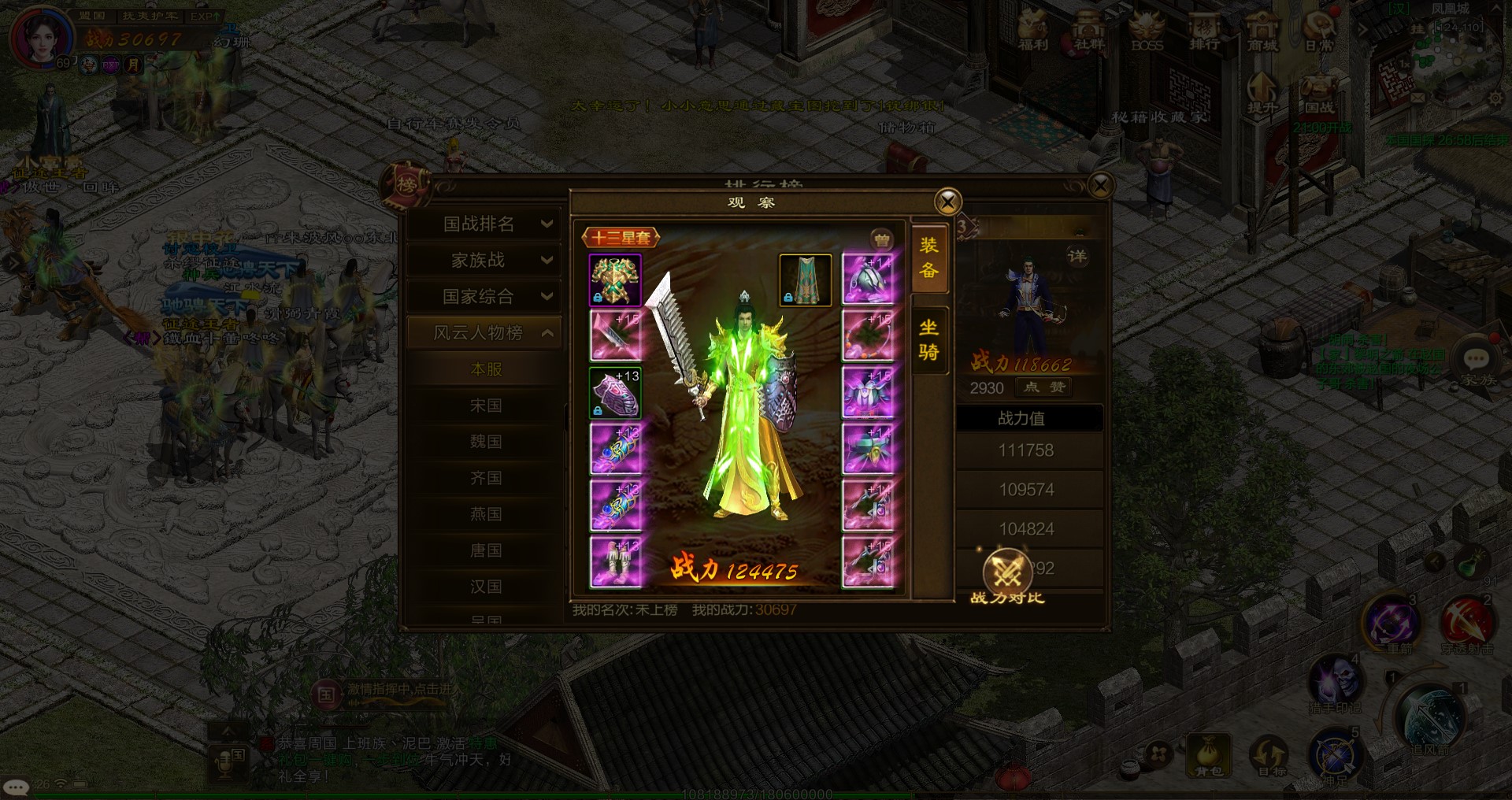This screenshot has height=800, width=1512.
Task: Close the 观察 inspection window
Action: click(947, 202)
